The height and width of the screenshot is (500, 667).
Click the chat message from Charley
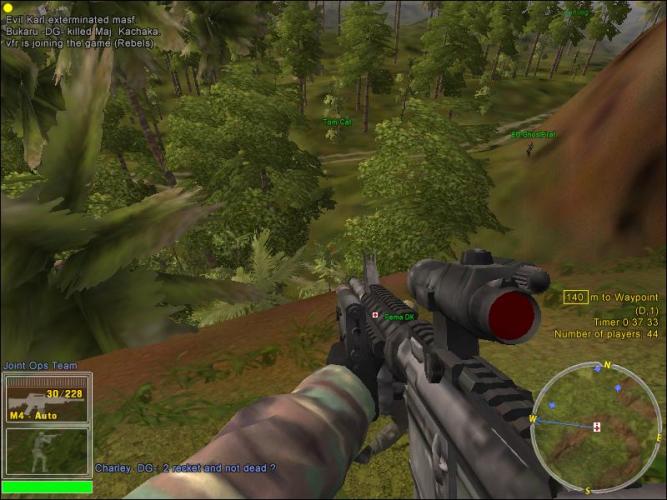pyautogui.click(x=185, y=467)
